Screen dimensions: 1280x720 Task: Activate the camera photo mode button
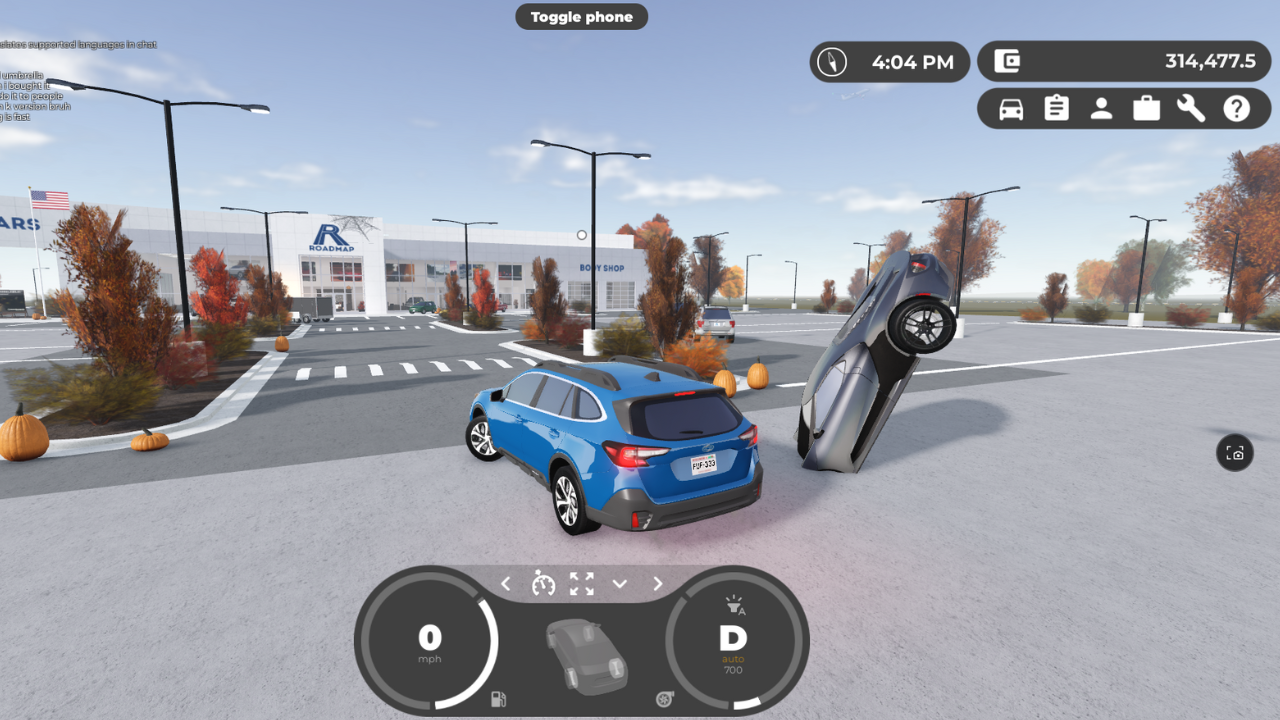1235,453
